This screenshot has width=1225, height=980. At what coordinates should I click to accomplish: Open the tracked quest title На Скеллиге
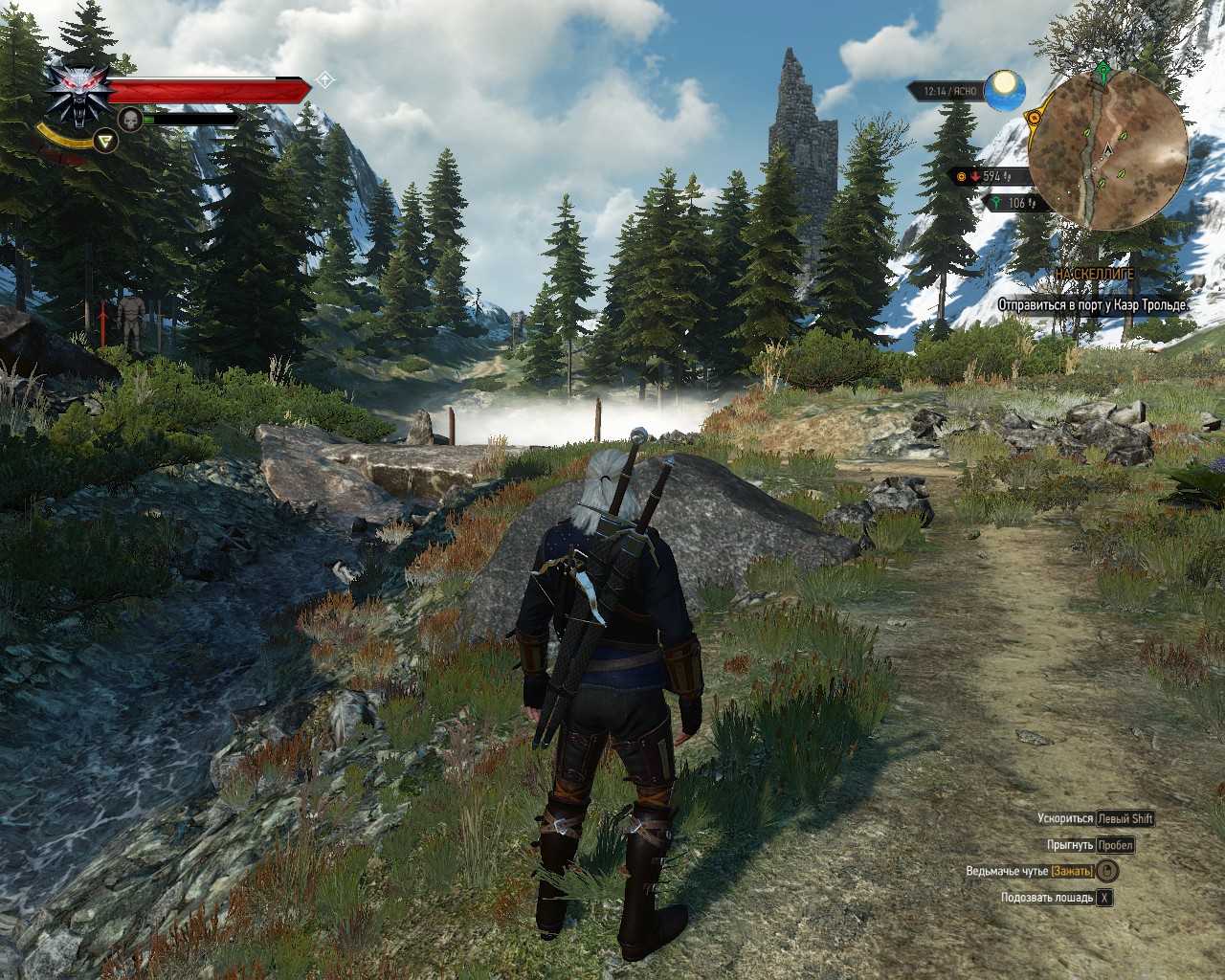pos(1095,274)
